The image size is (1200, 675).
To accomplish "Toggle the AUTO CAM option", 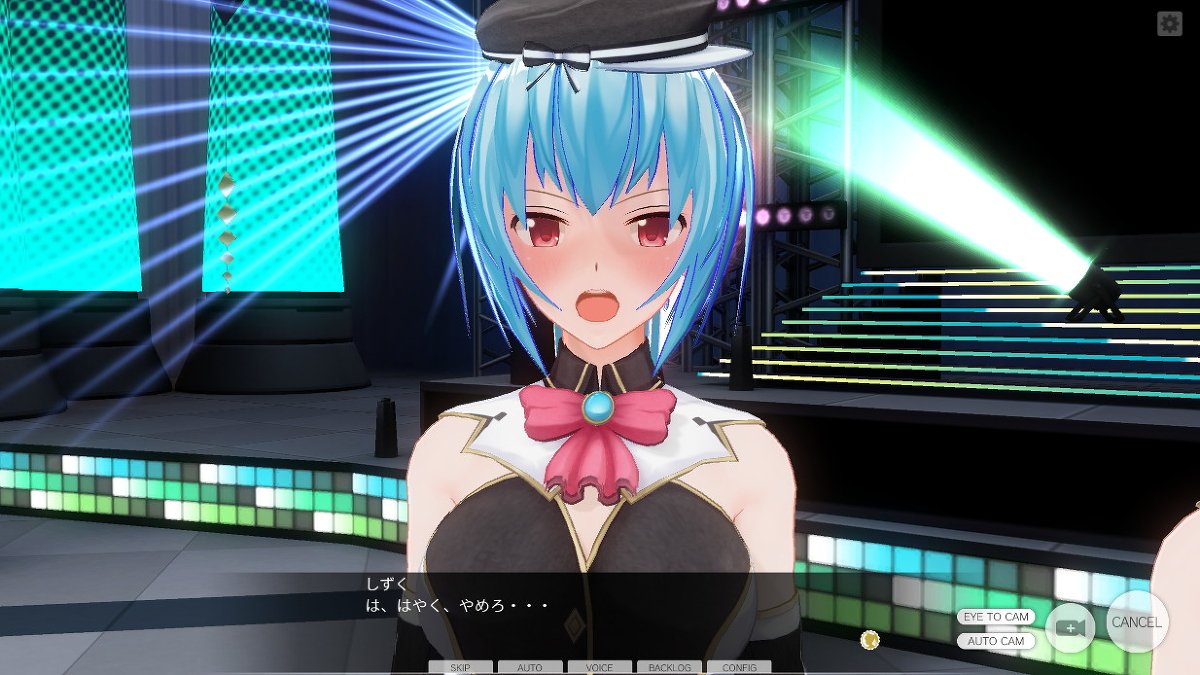I will pyautogui.click(x=995, y=641).
